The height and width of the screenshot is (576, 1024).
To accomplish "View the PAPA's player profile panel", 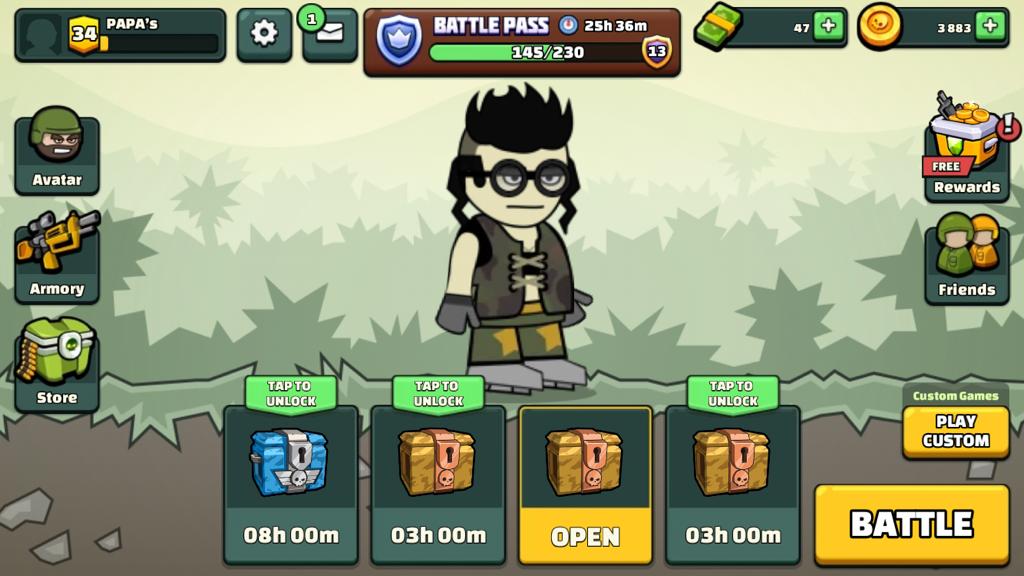I will [x=119, y=34].
